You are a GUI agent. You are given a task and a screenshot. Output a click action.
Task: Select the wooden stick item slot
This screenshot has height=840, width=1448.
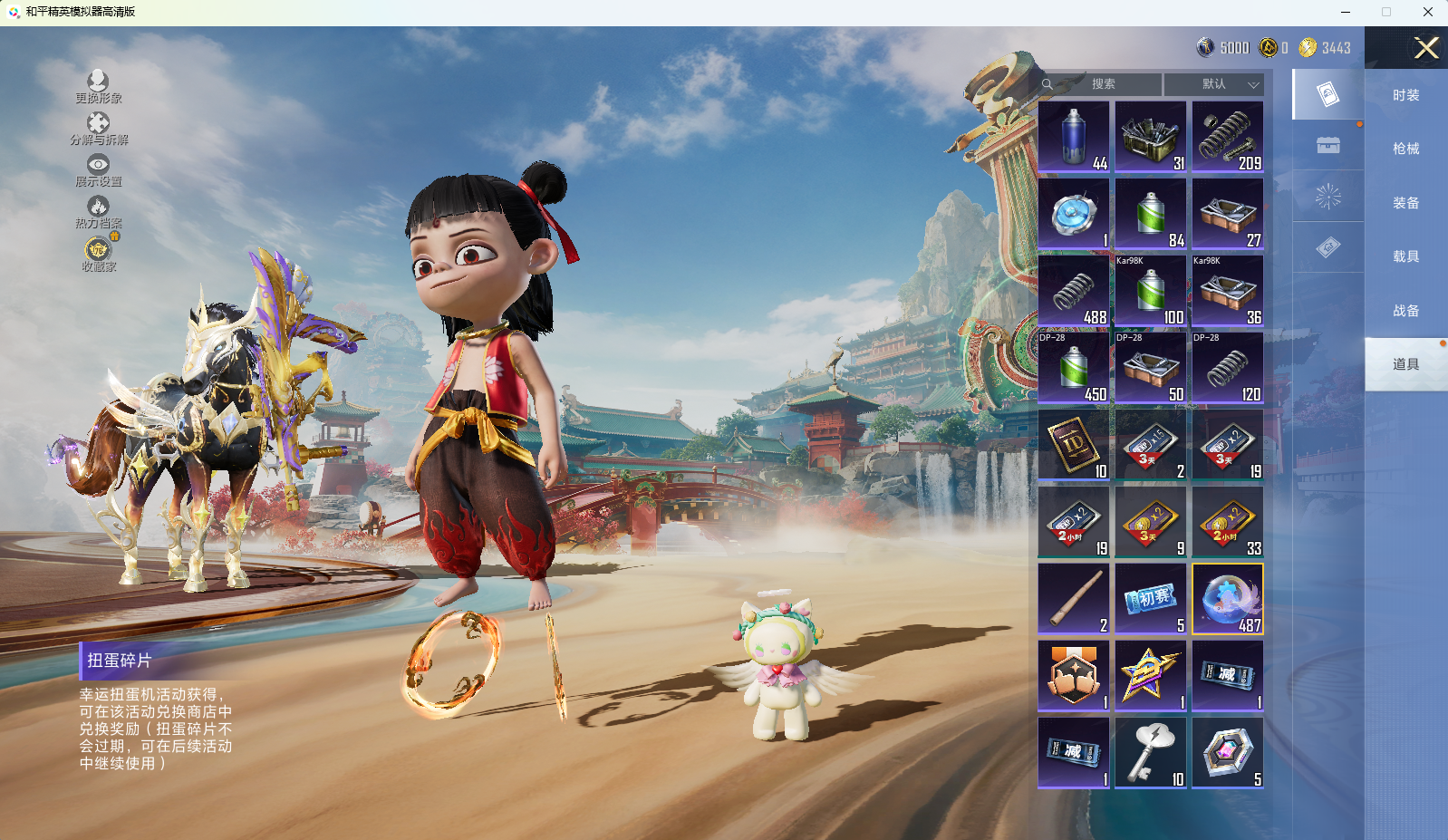[x=1074, y=599]
